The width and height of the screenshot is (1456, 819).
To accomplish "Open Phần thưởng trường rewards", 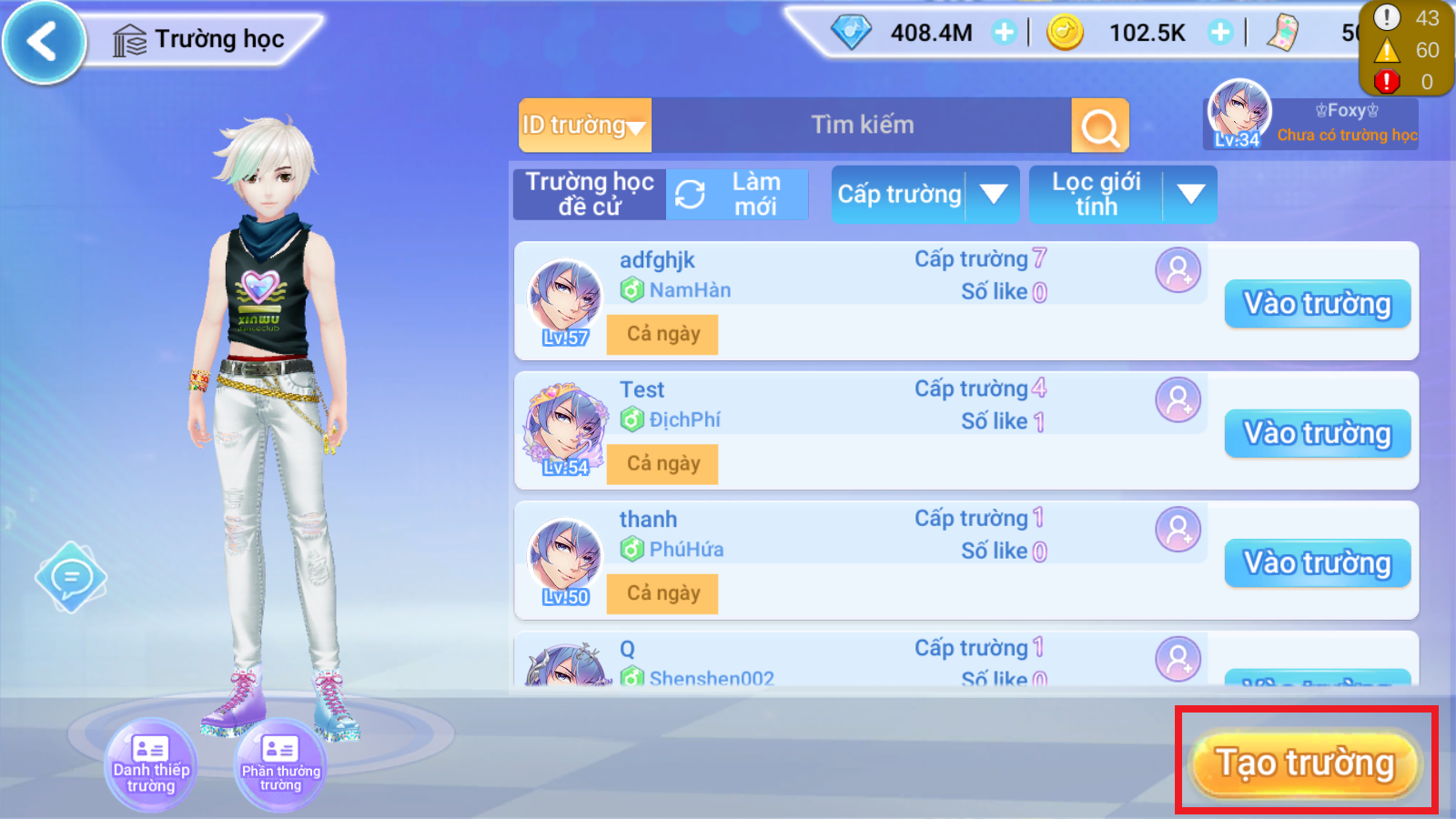I will 280,763.
